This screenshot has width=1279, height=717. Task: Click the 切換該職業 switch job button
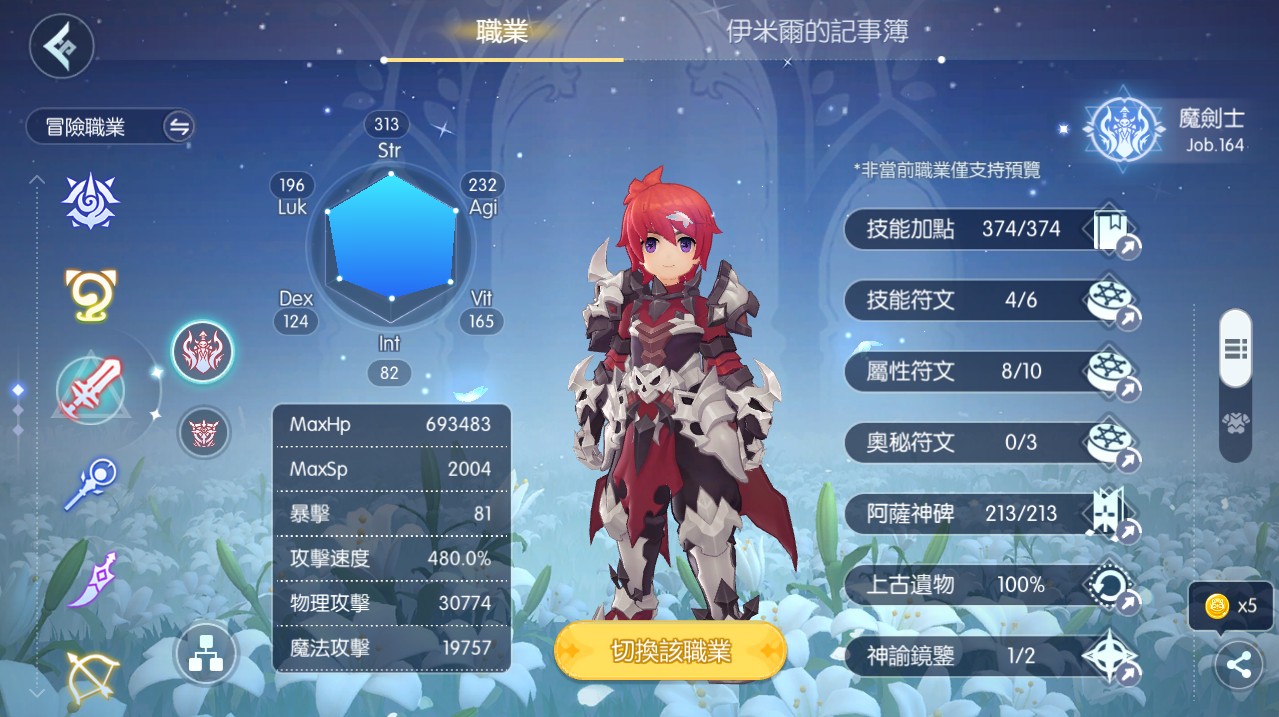(670, 652)
